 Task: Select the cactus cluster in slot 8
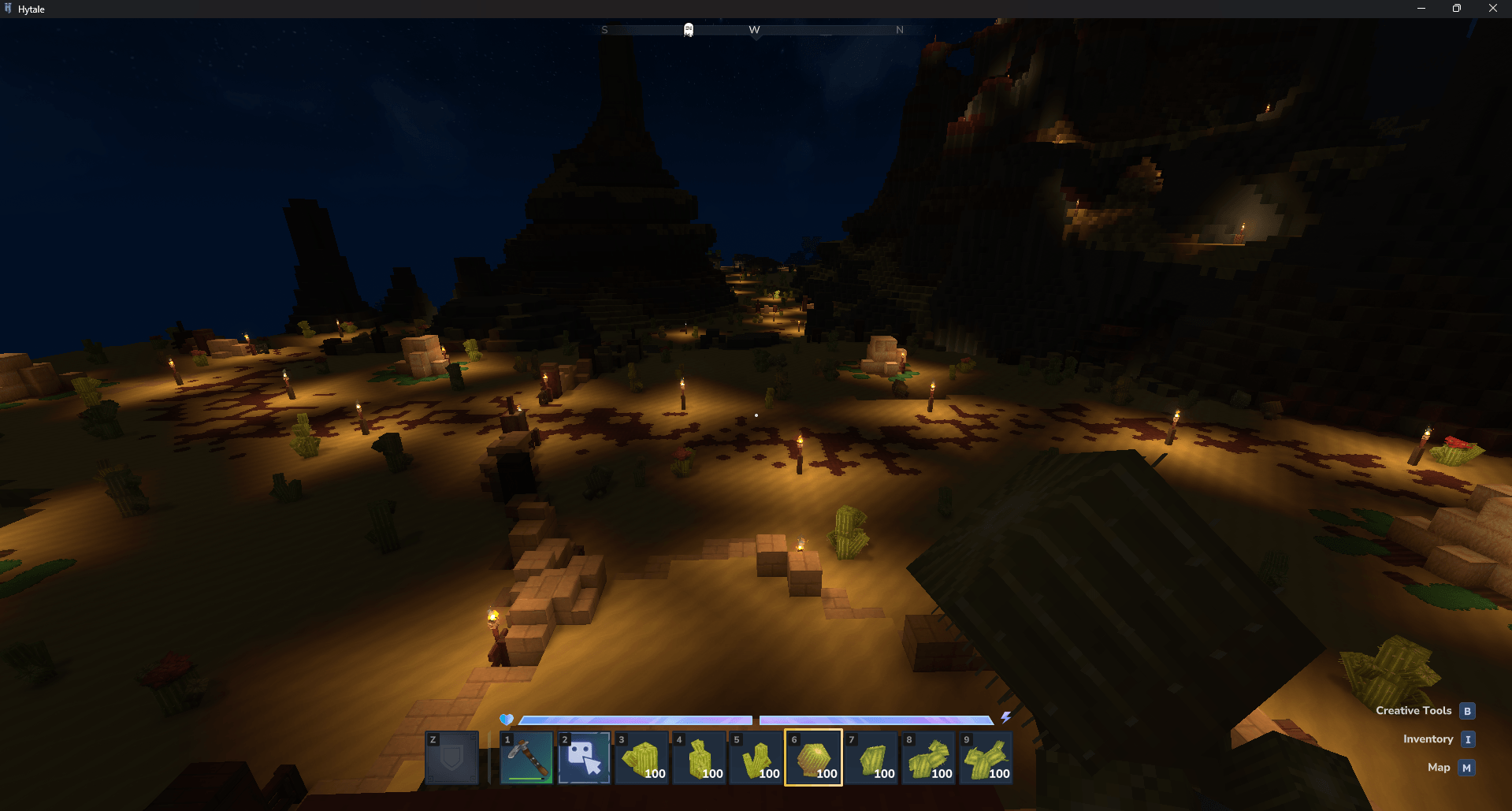tap(929, 757)
